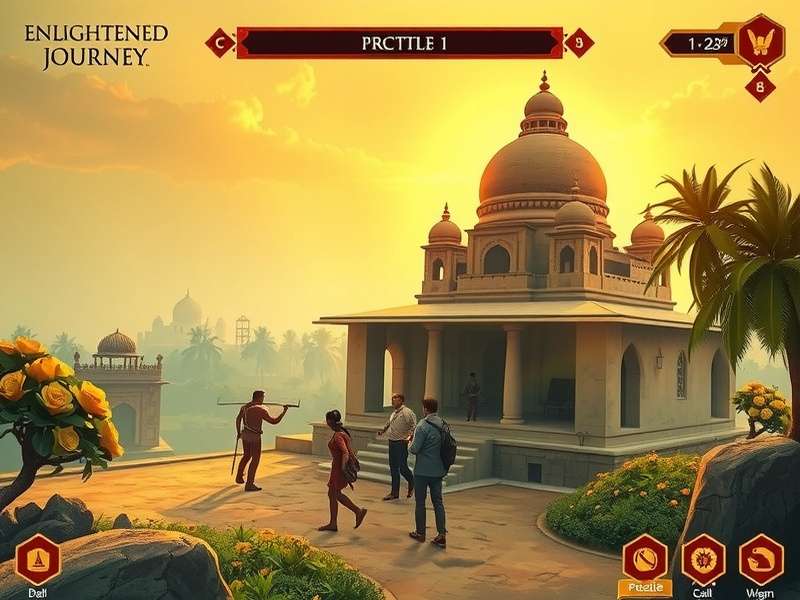The width and height of the screenshot is (800, 600).
Task: Select the Puzzle hexagon ability icon
Action: (645, 559)
